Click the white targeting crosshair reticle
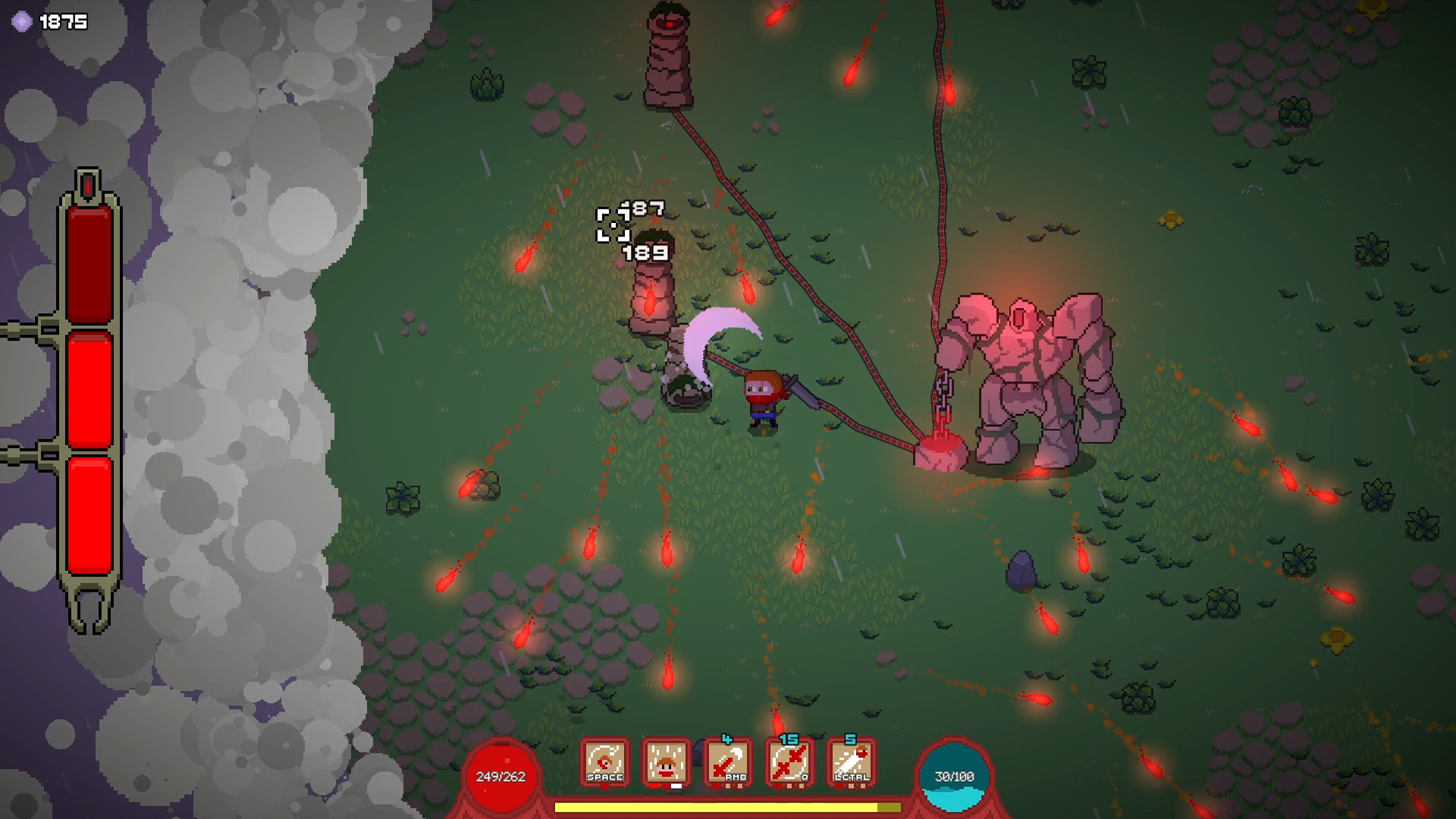 tap(612, 224)
